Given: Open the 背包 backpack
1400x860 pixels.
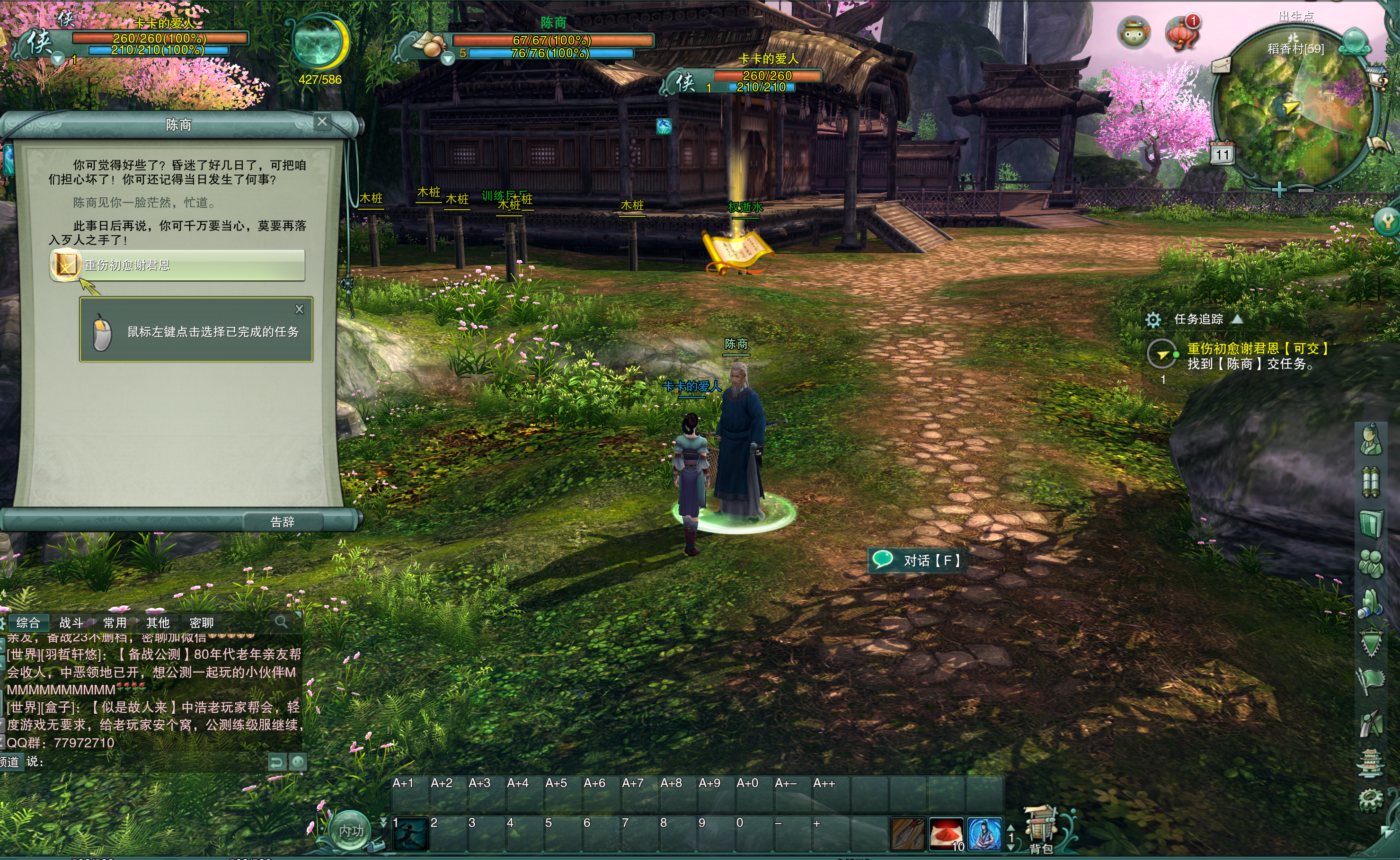Looking at the screenshot, I should pos(1041,831).
